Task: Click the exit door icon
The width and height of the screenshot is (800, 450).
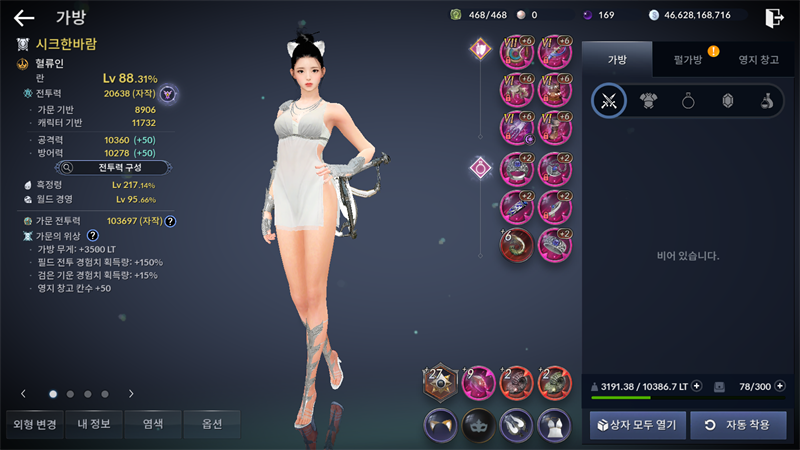Action: coord(773,17)
